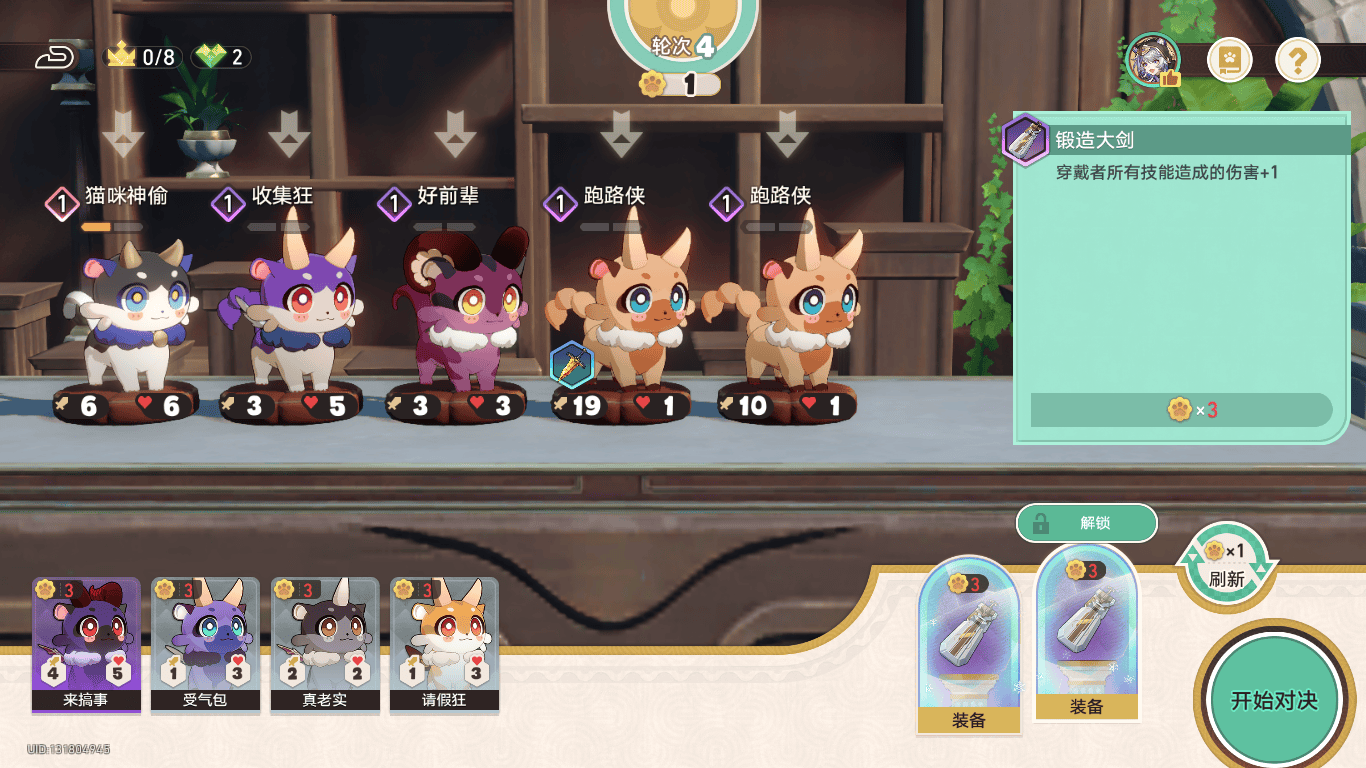This screenshot has height=768, width=1366.
Task: Buy the 来搞事 shop card
Action: tap(85, 644)
